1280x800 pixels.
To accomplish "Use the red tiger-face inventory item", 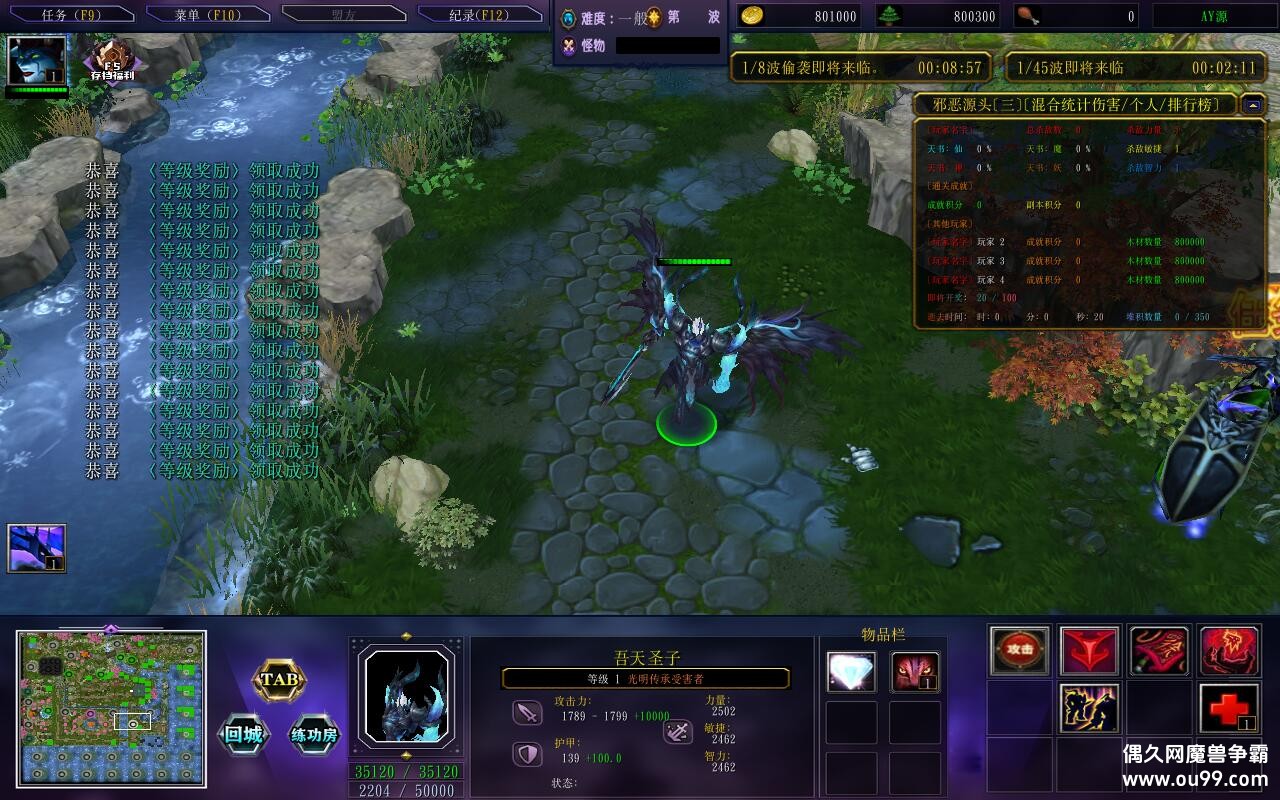I will coord(915,672).
